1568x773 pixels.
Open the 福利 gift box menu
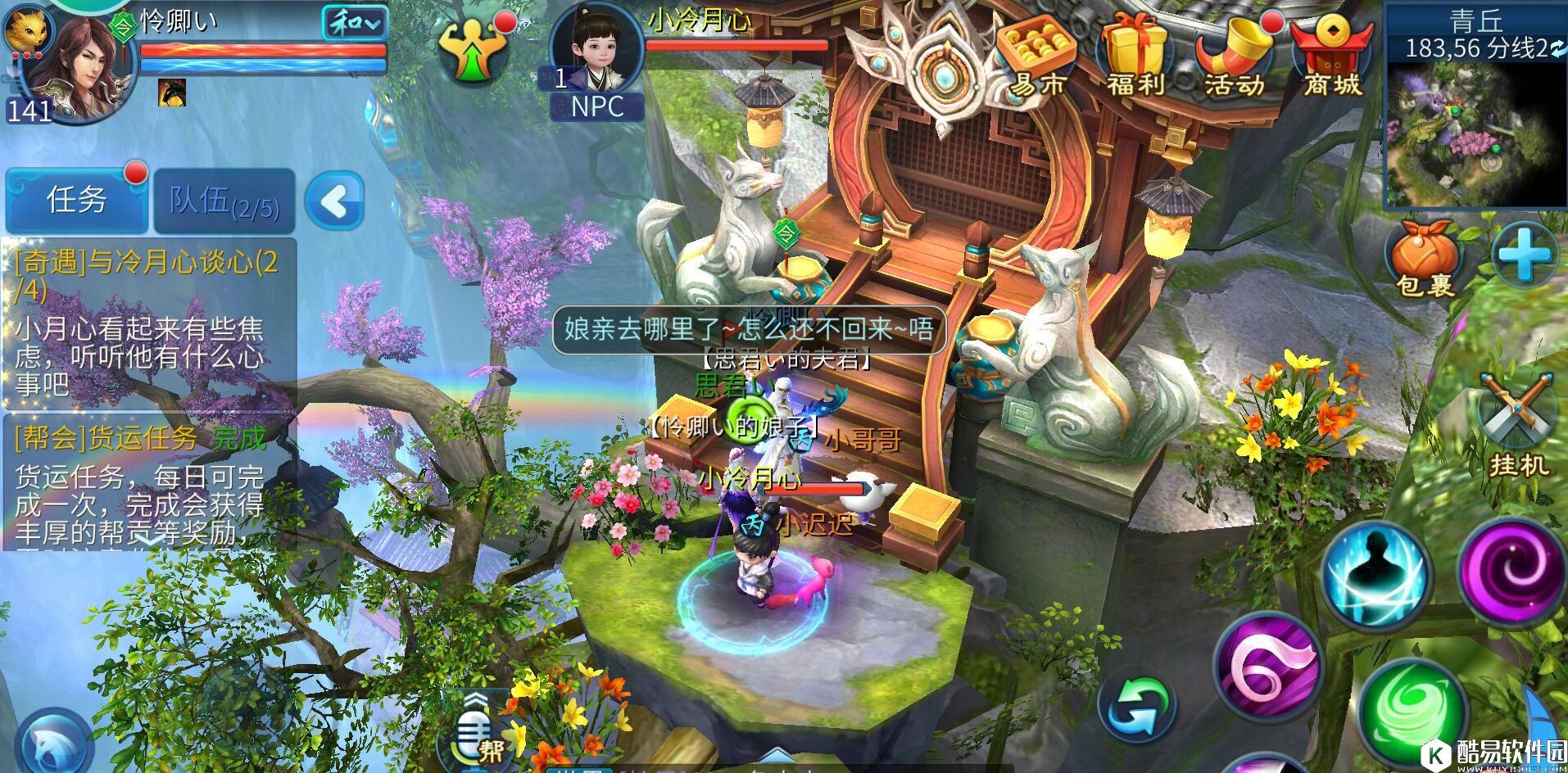pos(1136,56)
